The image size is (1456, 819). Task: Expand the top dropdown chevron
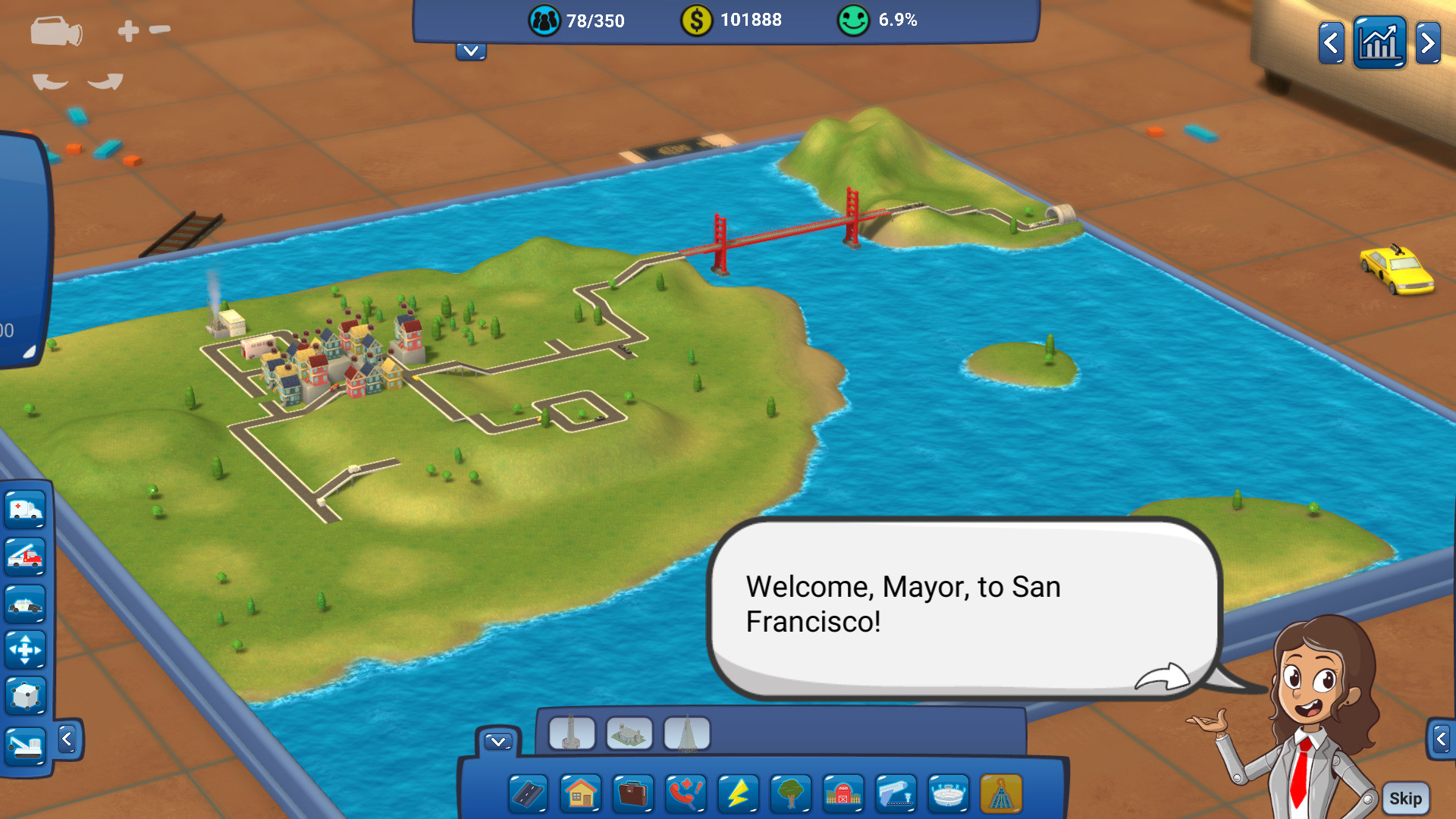pos(470,52)
